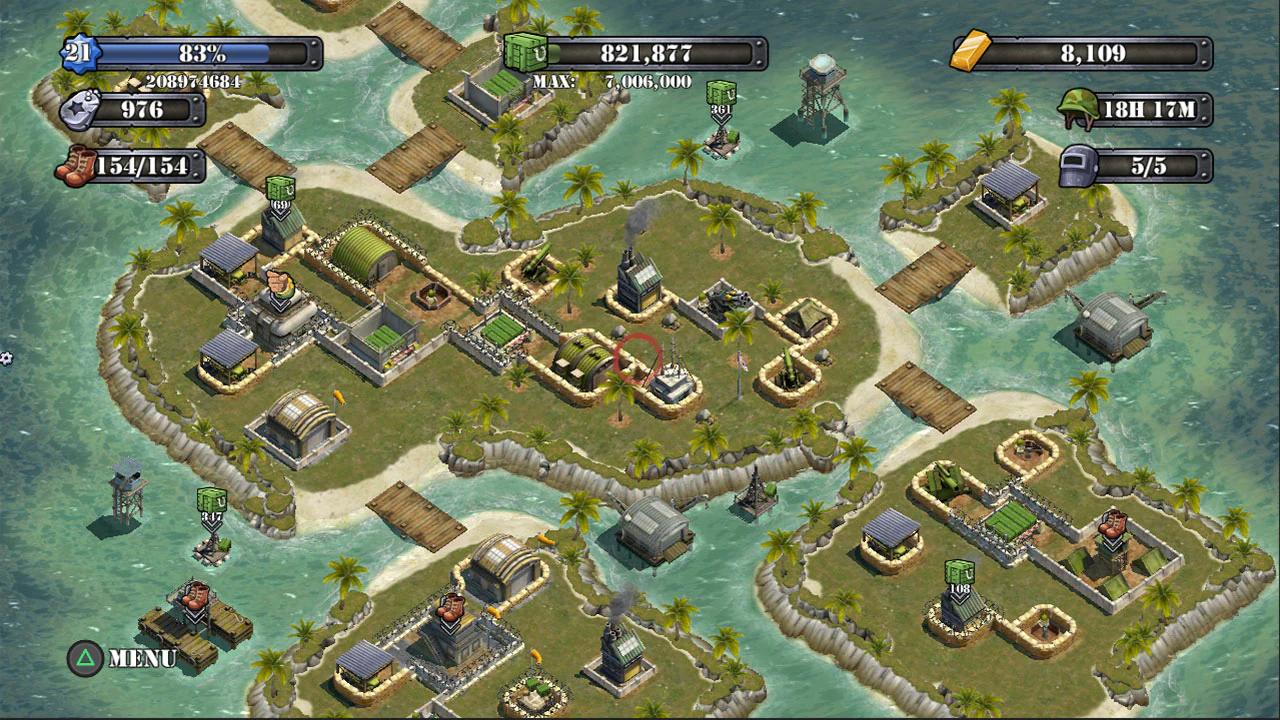Select the green helmet shield timer icon

[1078, 110]
